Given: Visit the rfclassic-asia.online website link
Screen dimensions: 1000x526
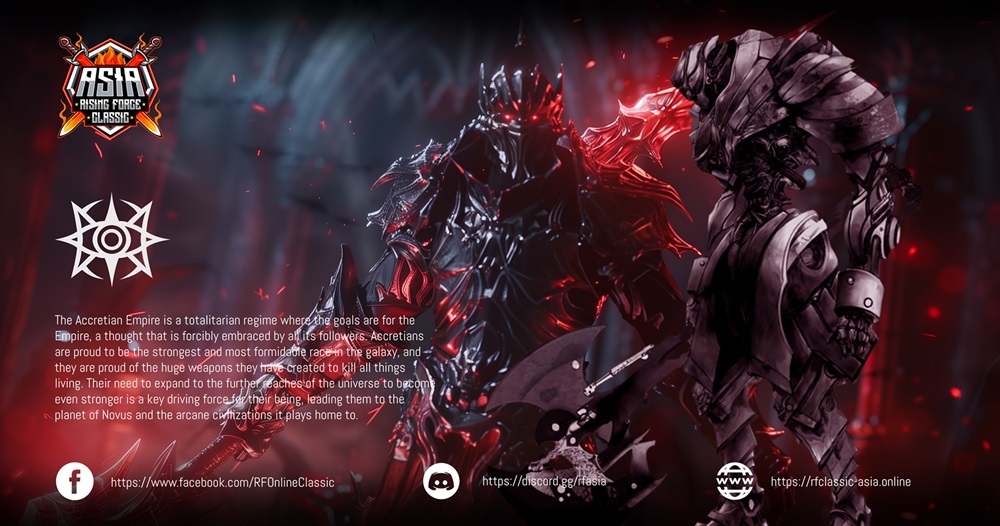Looking at the screenshot, I should point(840,482).
